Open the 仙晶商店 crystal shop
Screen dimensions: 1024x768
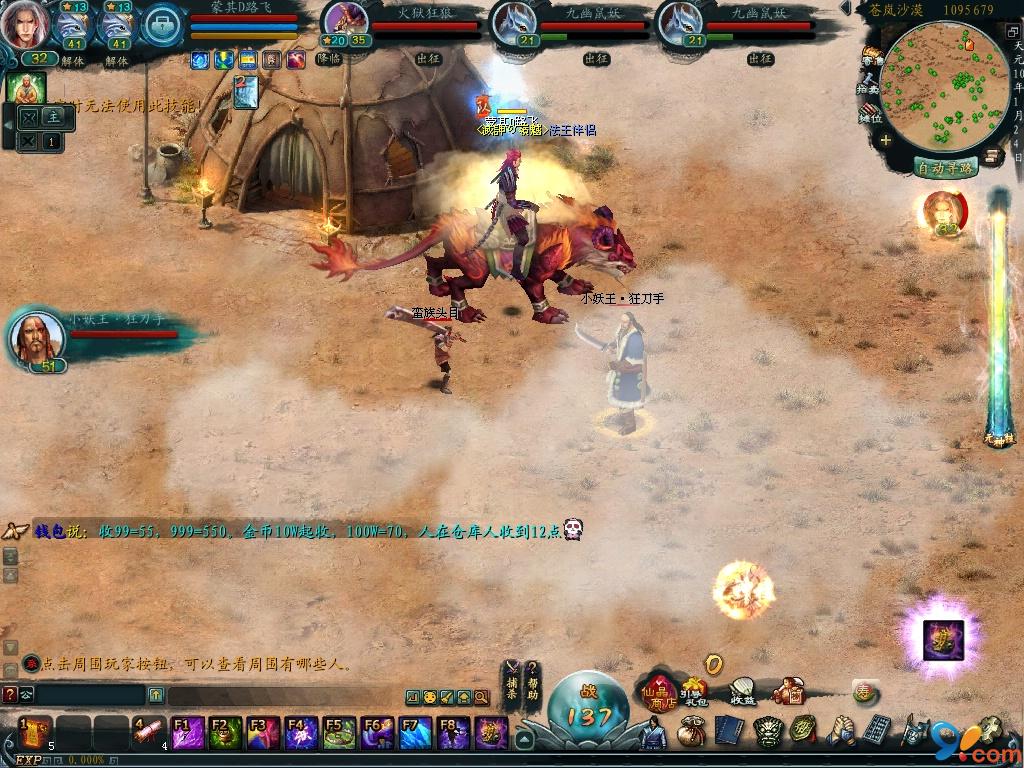click(659, 692)
